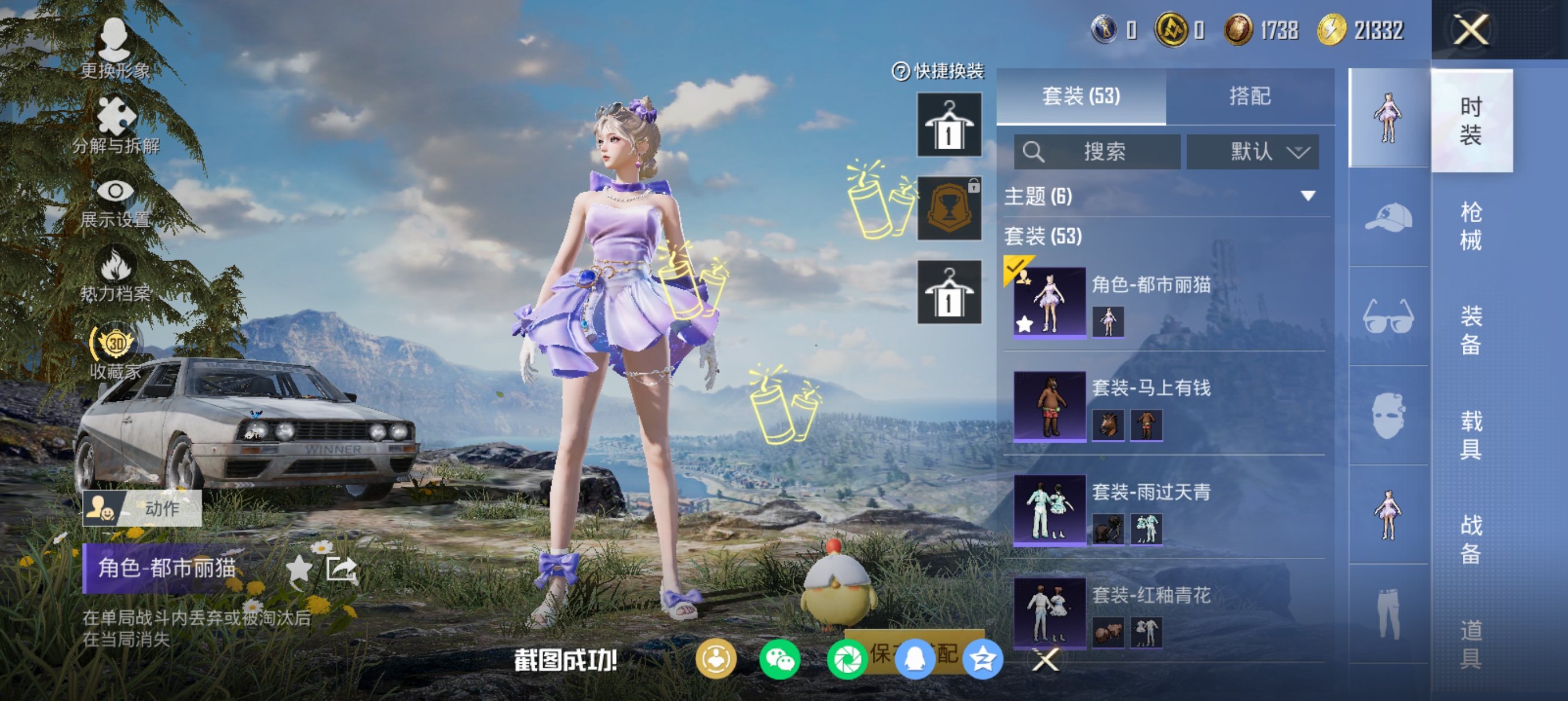Viewport: 1568px width, 701px height.
Task: Switch to the 枪械 firearms category
Action: click(x=1471, y=226)
